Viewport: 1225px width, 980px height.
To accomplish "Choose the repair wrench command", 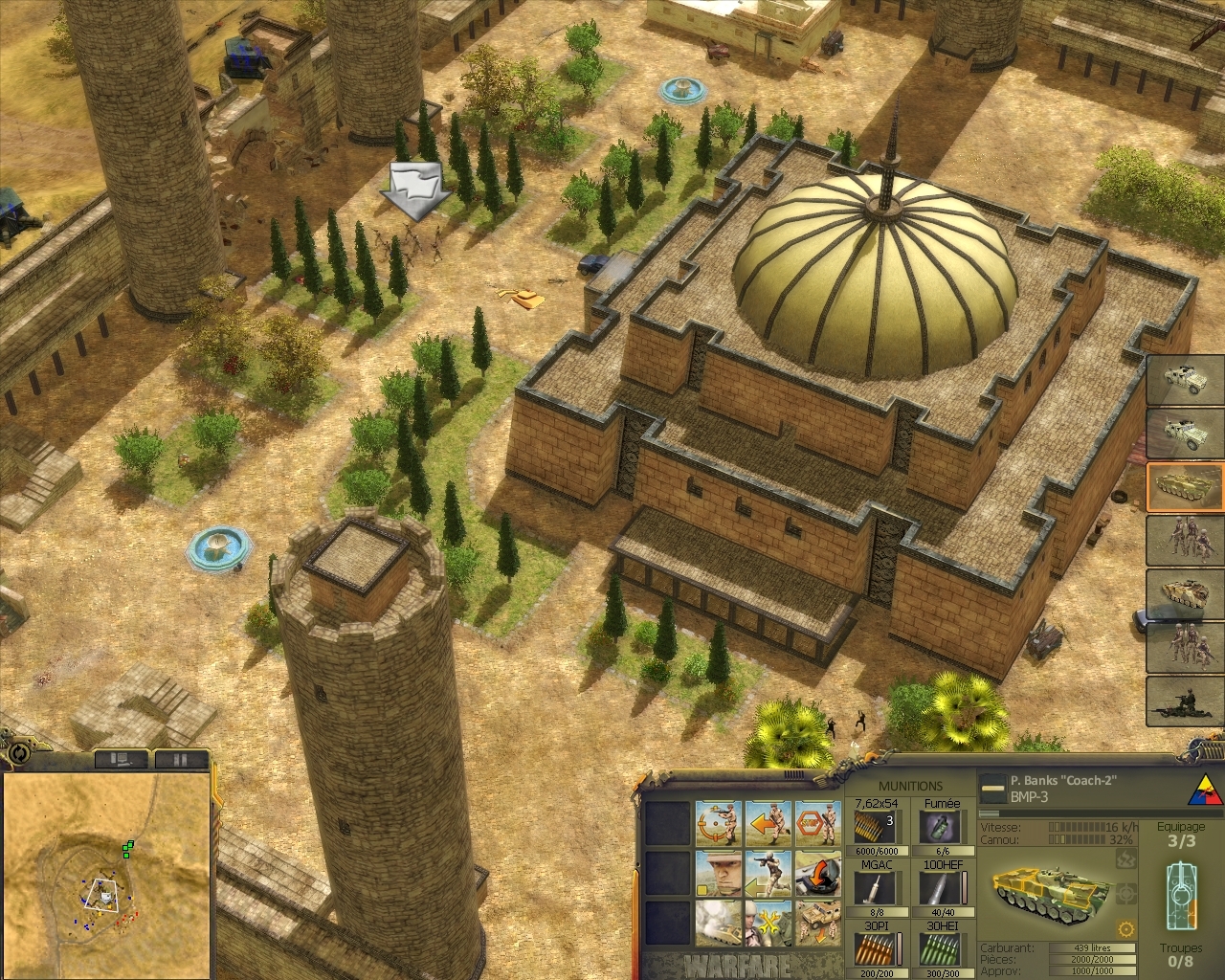I will [x=768, y=923].
